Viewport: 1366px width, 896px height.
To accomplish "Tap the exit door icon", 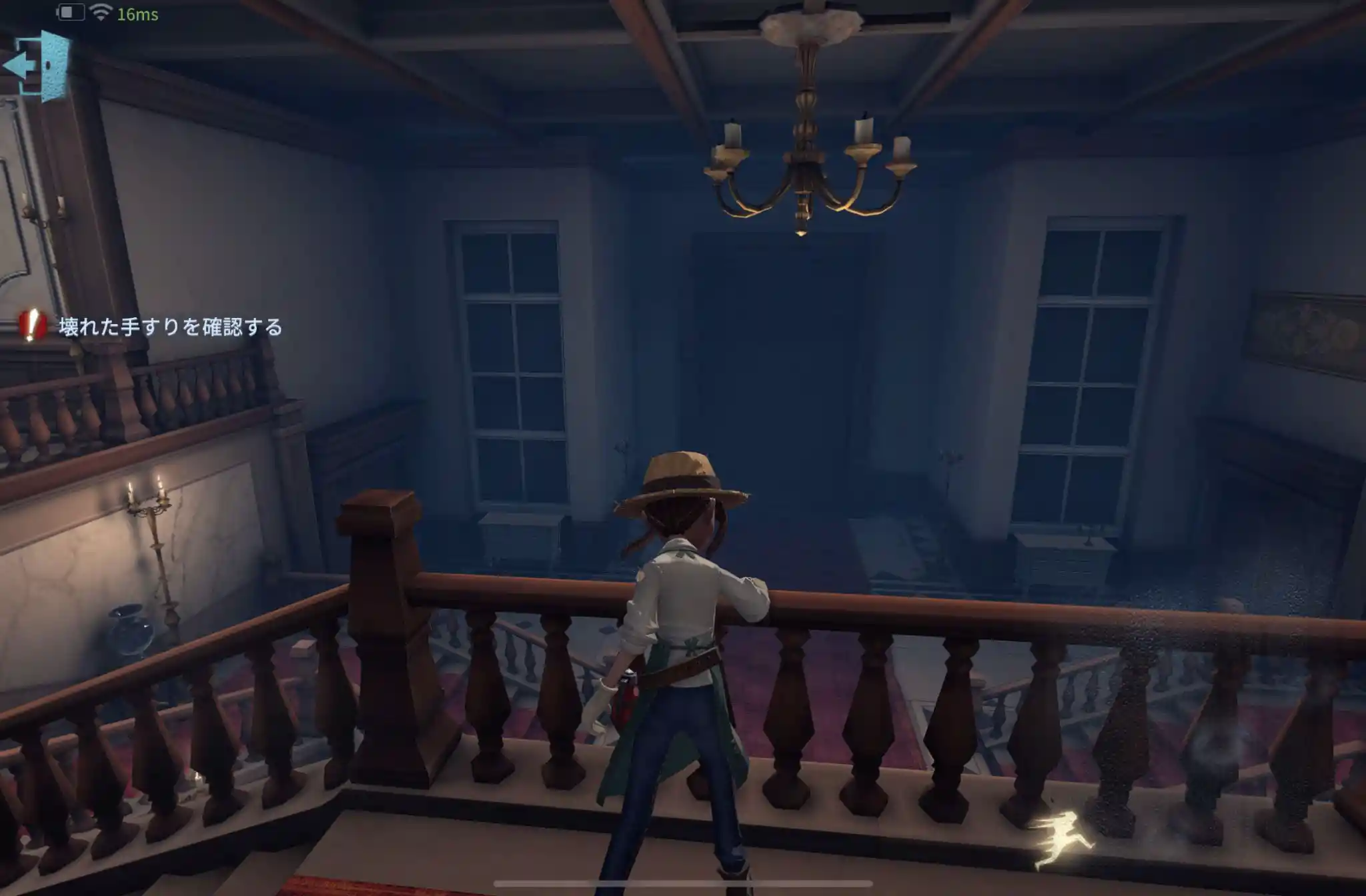I will pyautogui.click(x=38, y=65).
